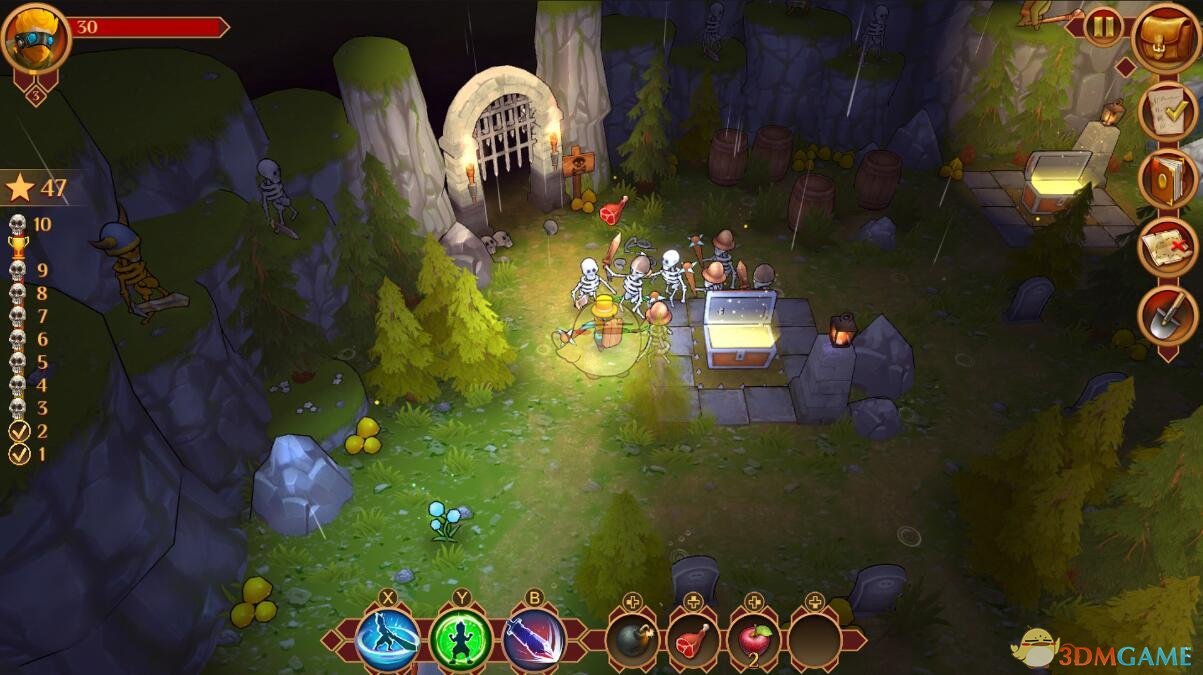Eat the red apple item

754,640
